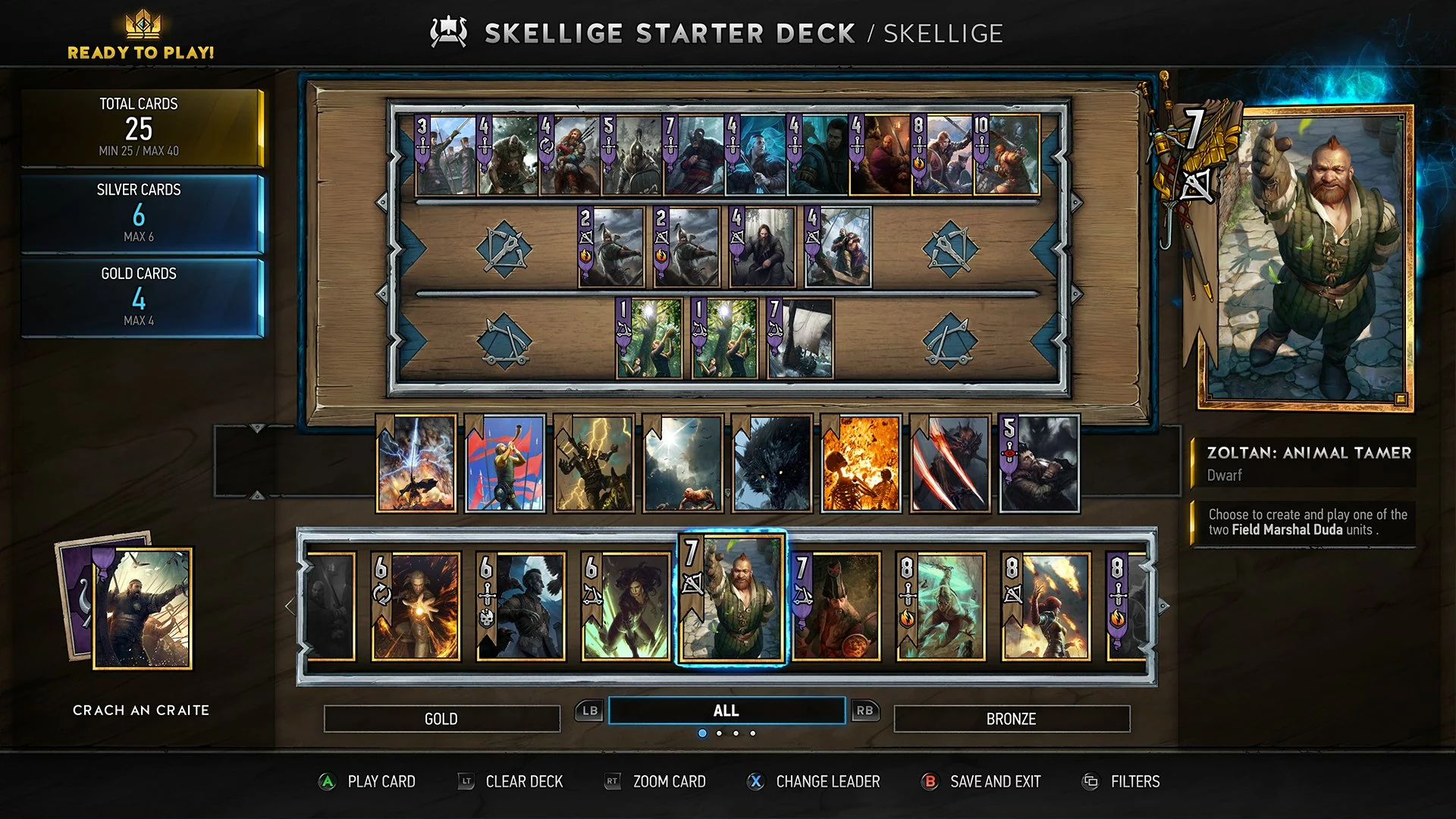Choose the red-haired fire mage card
This screenshot has height=819, width=1456.
(x=1045, y=607)
